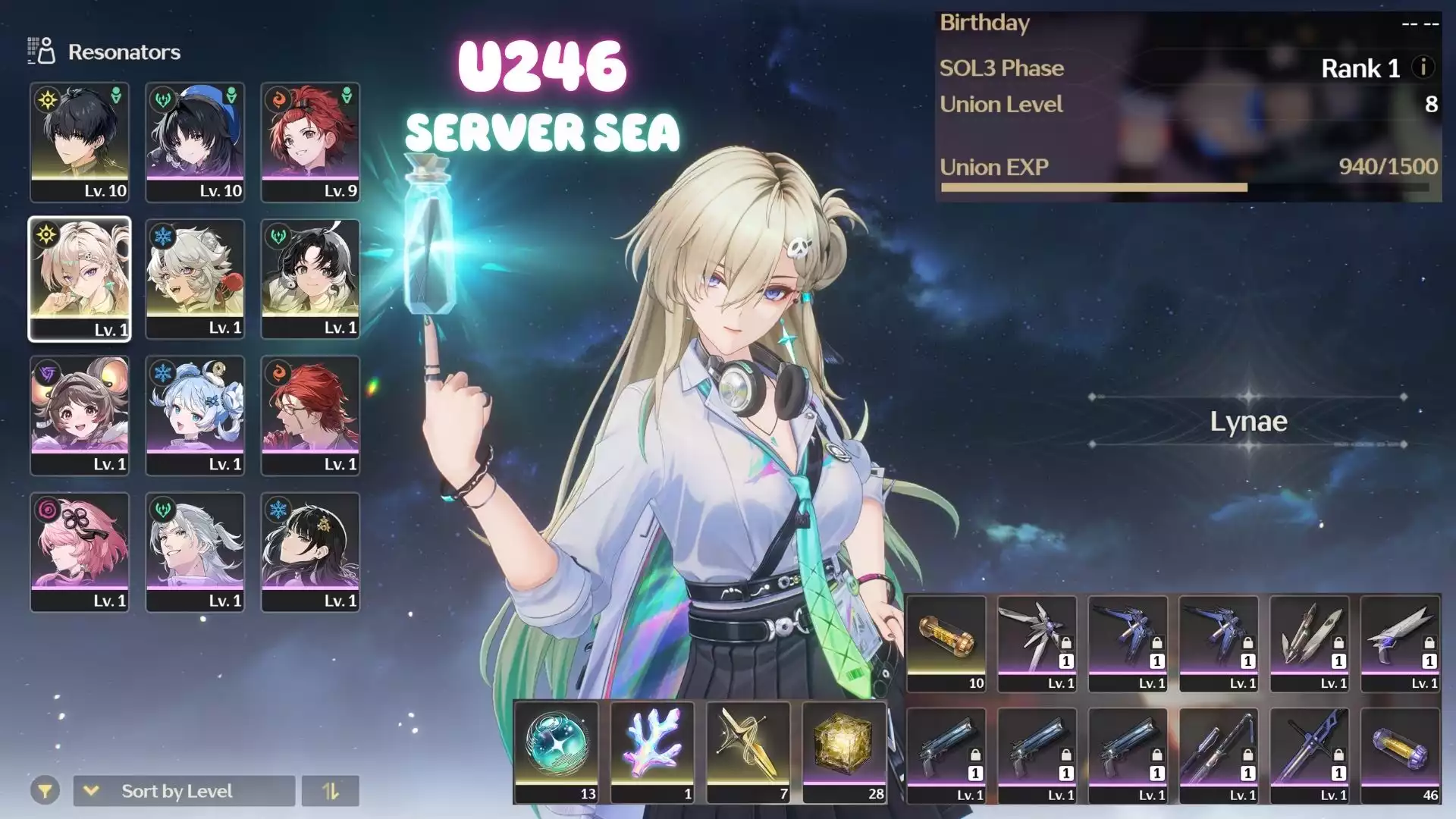Select Lynae's highlighted resonator portrait

point(80,278)
